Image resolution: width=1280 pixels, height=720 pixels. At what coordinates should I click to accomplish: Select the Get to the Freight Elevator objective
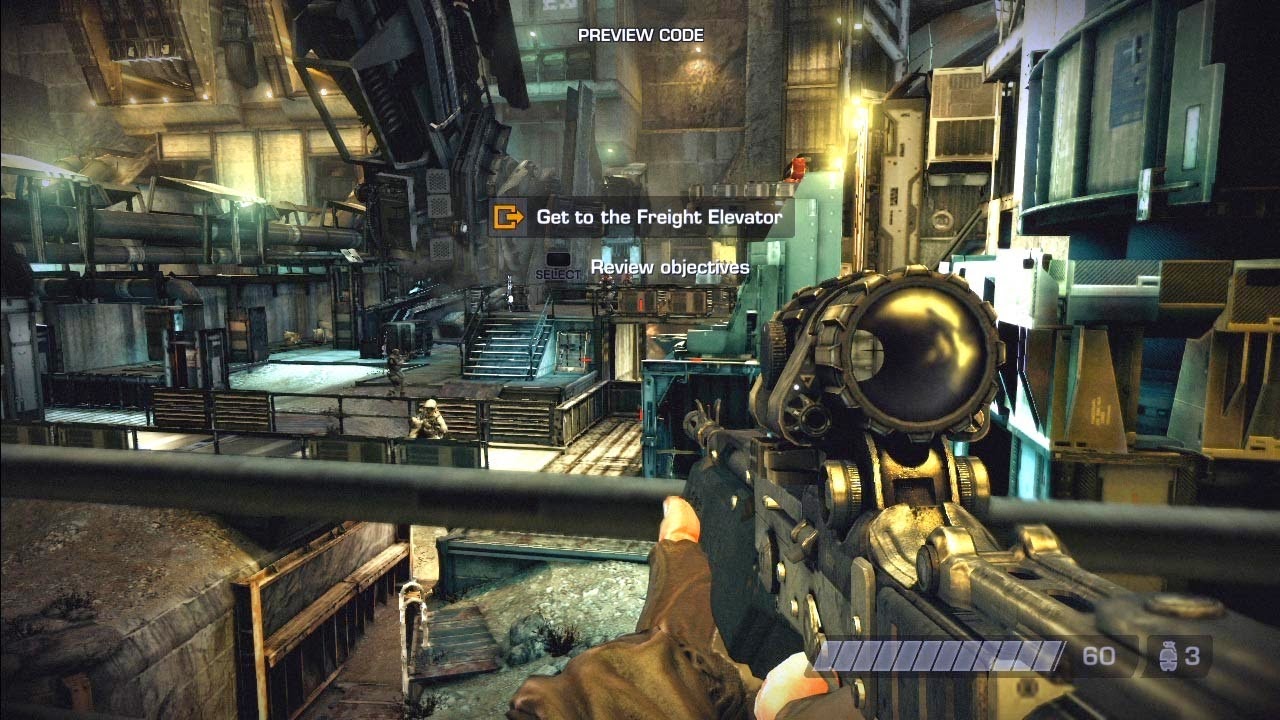point(659,216)
